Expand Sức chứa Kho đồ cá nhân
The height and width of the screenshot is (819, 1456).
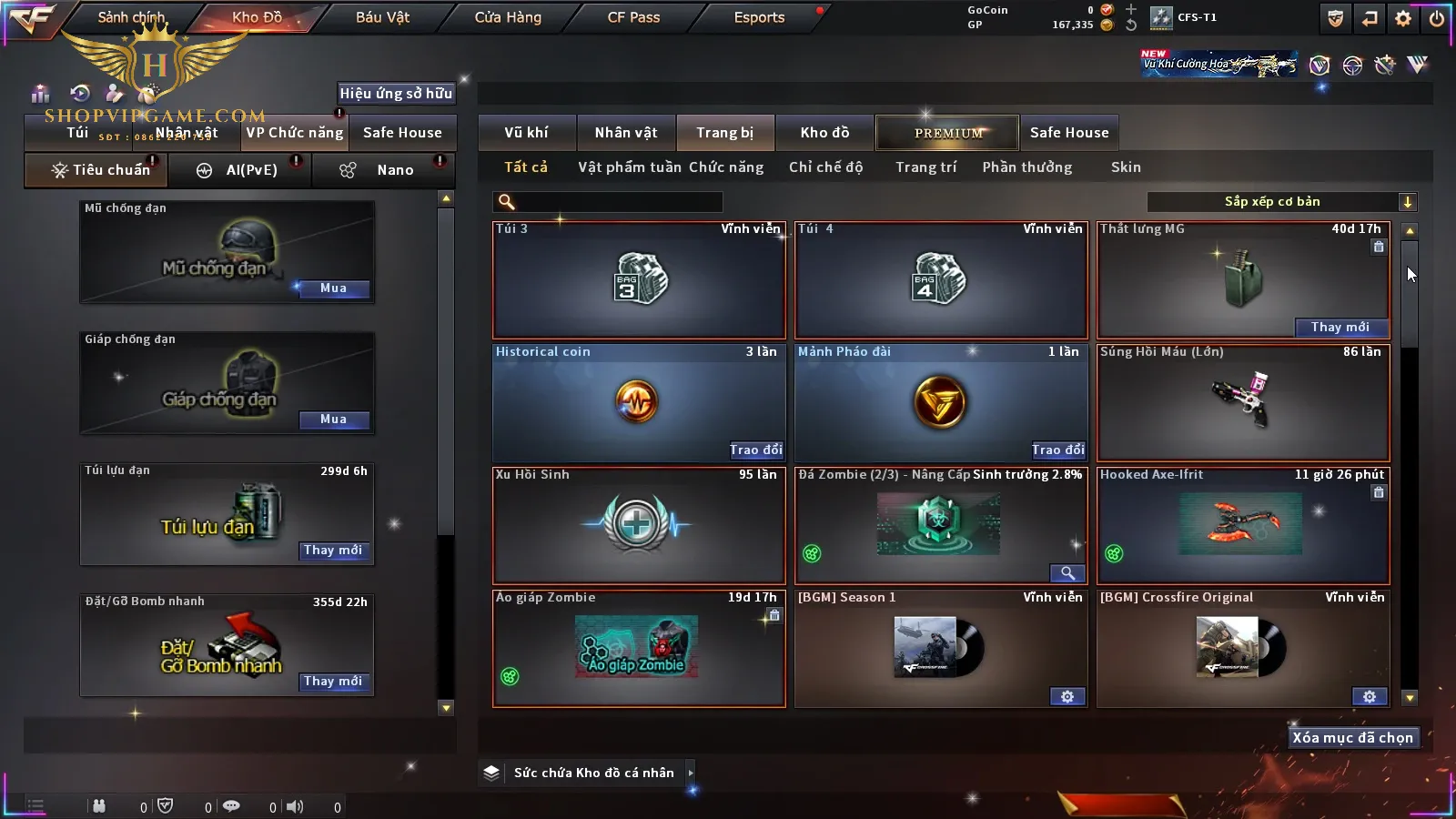point(691,773)
